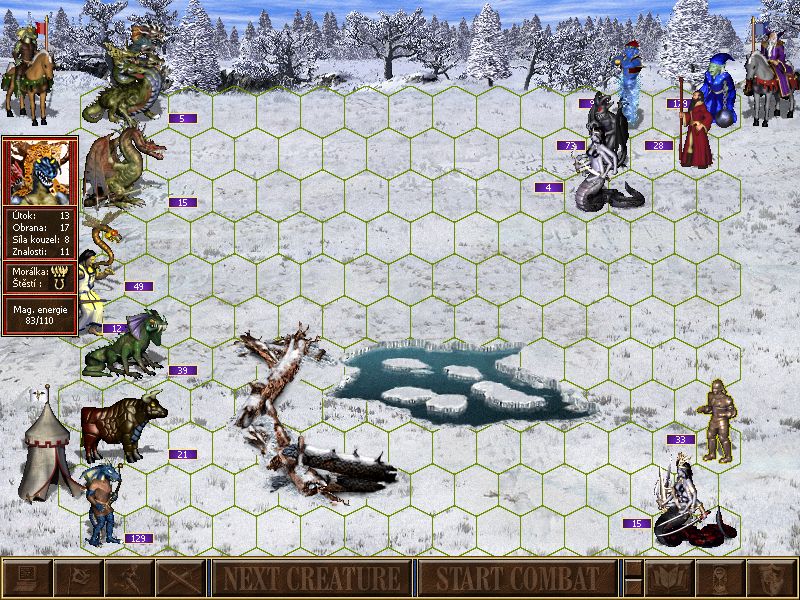Toggle auto-combat crossed swords button
The height and width of the screenshot is (600, 800).
tap(180, 578)
